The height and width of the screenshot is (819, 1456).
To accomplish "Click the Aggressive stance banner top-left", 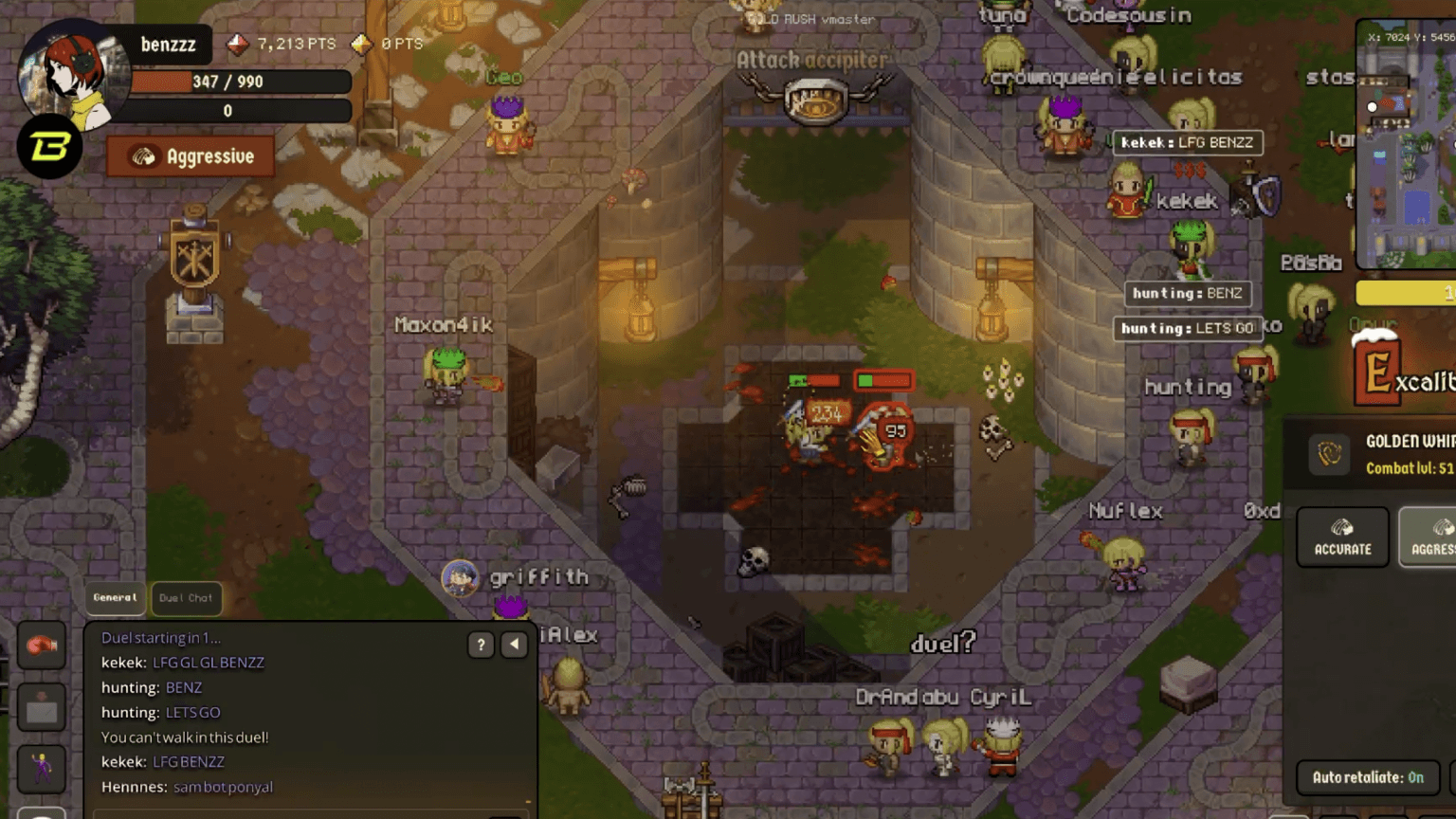I will pyautogui.click(x=189, y=155).
